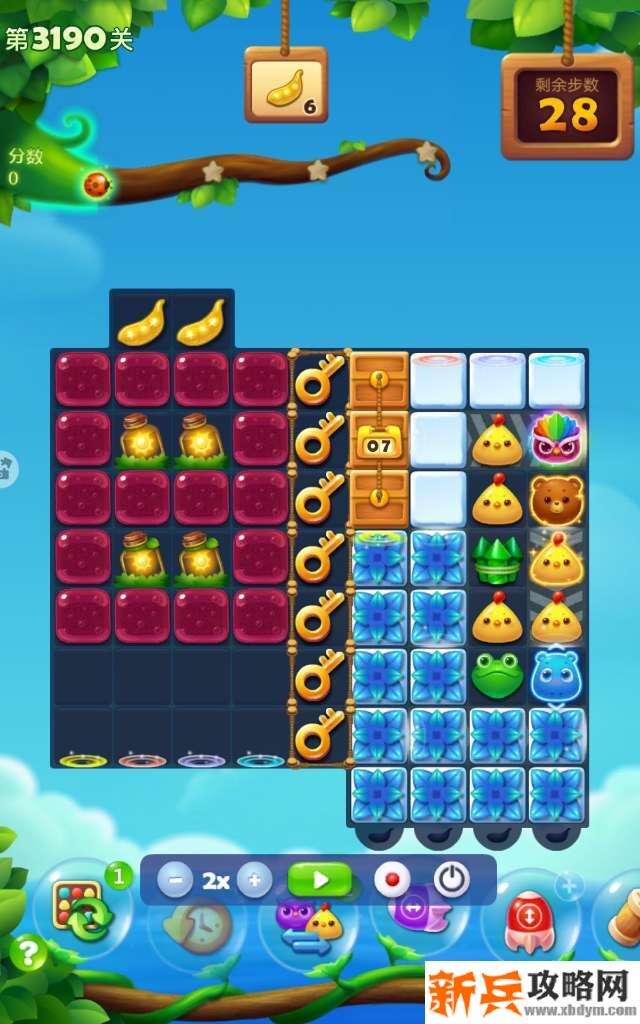Viewport: 640px width, 1024px height.
Task: Tap the numbered 07 treasure chest tile
Action: pyautogui.click(x=378, y=440)
